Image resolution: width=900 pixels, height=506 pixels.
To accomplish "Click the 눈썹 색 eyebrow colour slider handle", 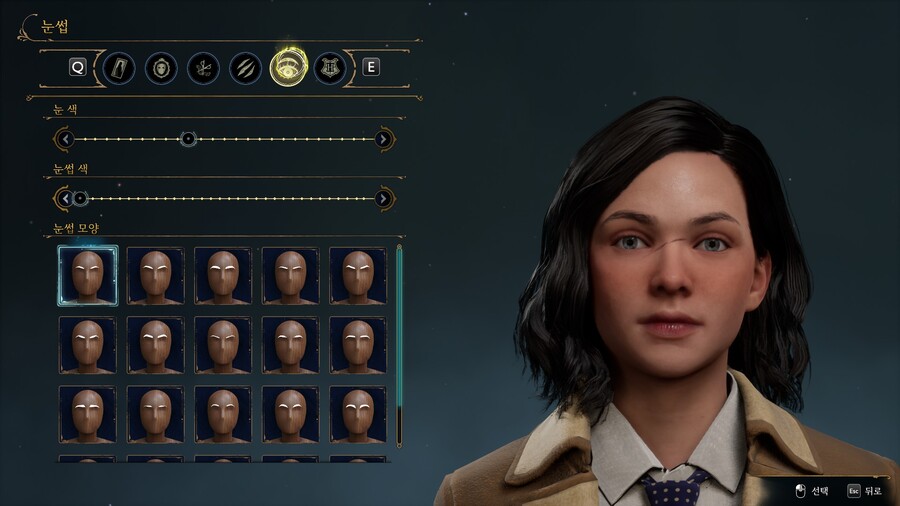I will 81,198.
